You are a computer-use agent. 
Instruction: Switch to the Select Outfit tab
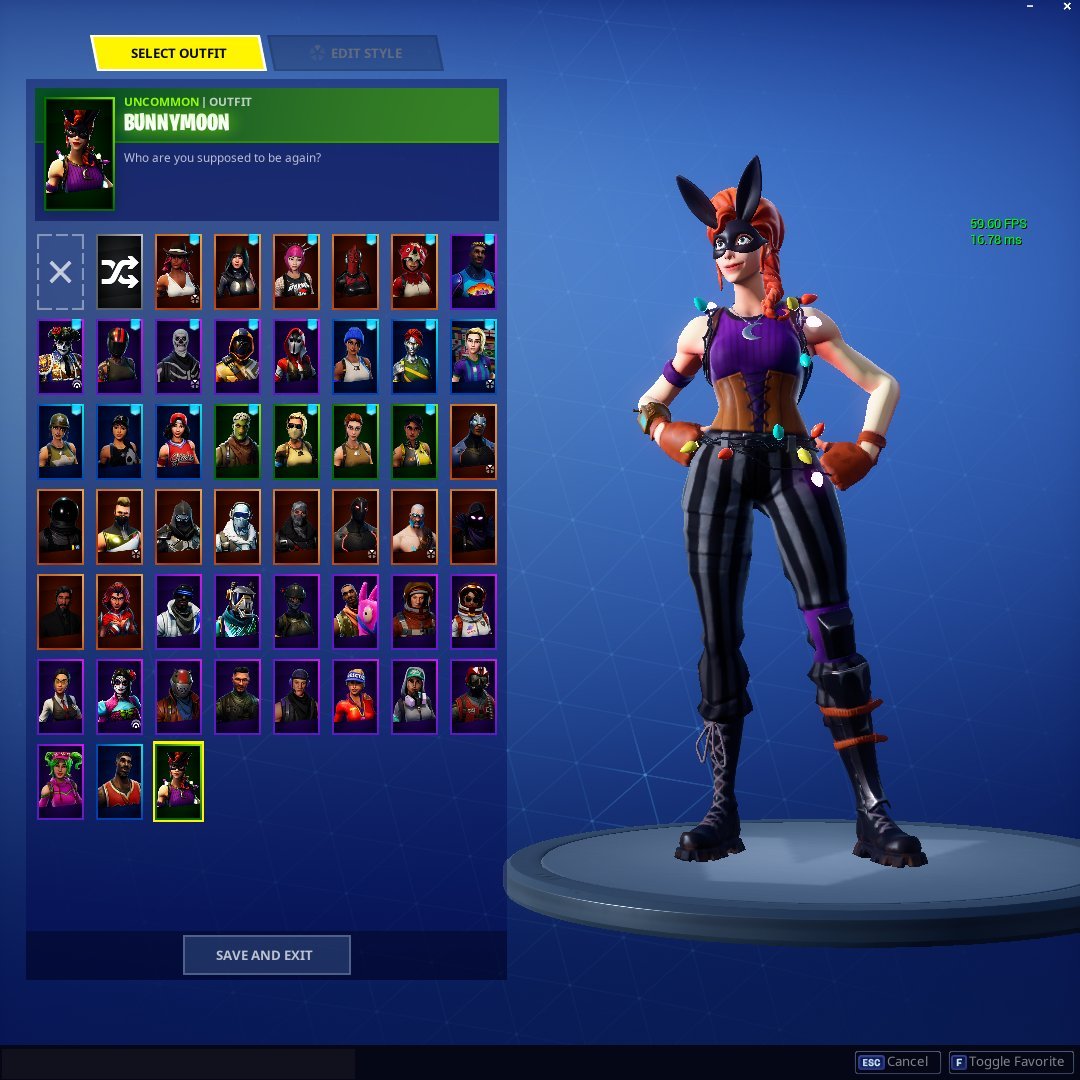tap(179, 53)
